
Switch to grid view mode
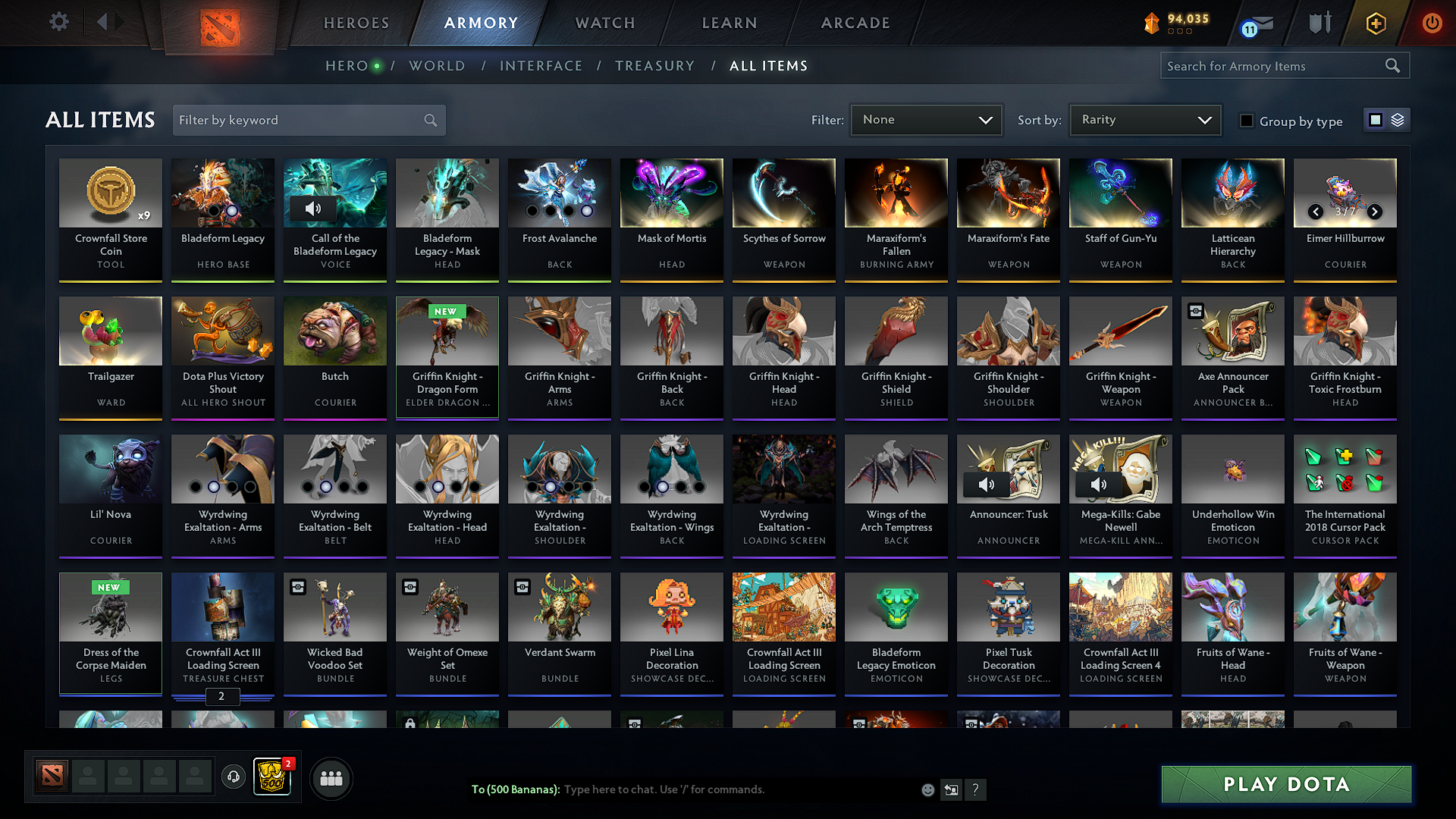coord(1375,120)
